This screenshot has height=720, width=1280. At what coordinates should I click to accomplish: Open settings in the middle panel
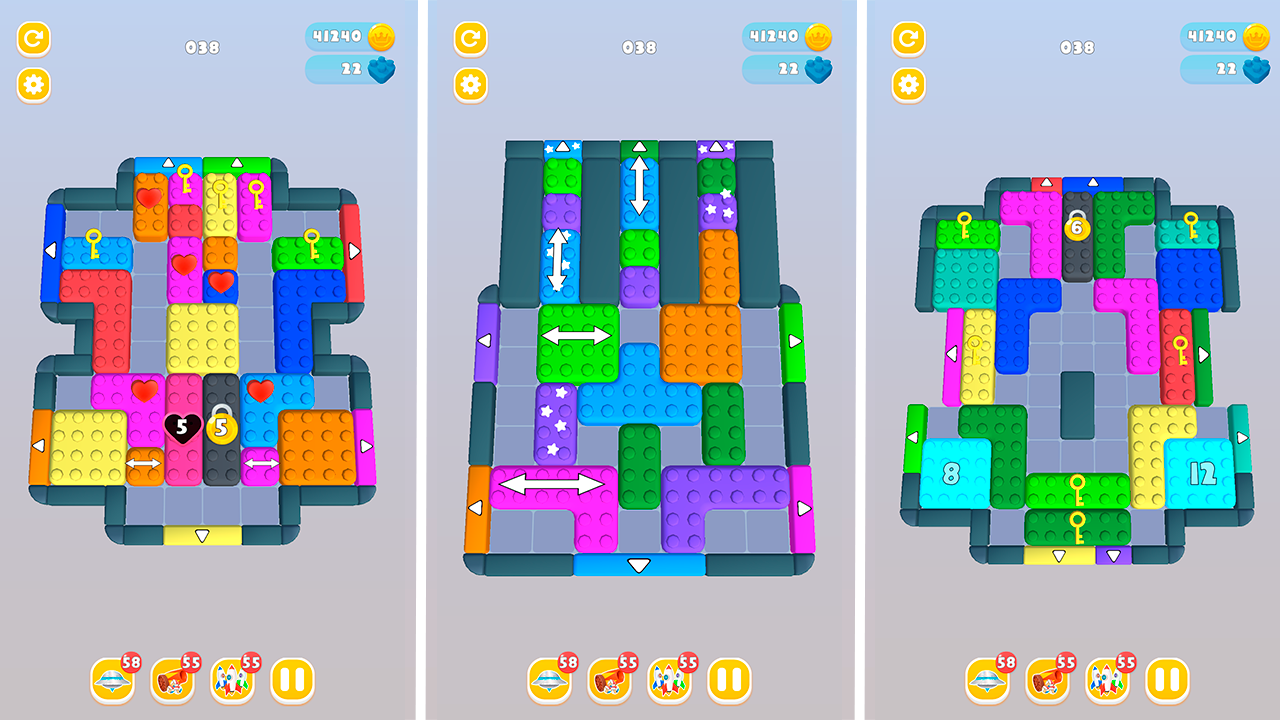469,84
